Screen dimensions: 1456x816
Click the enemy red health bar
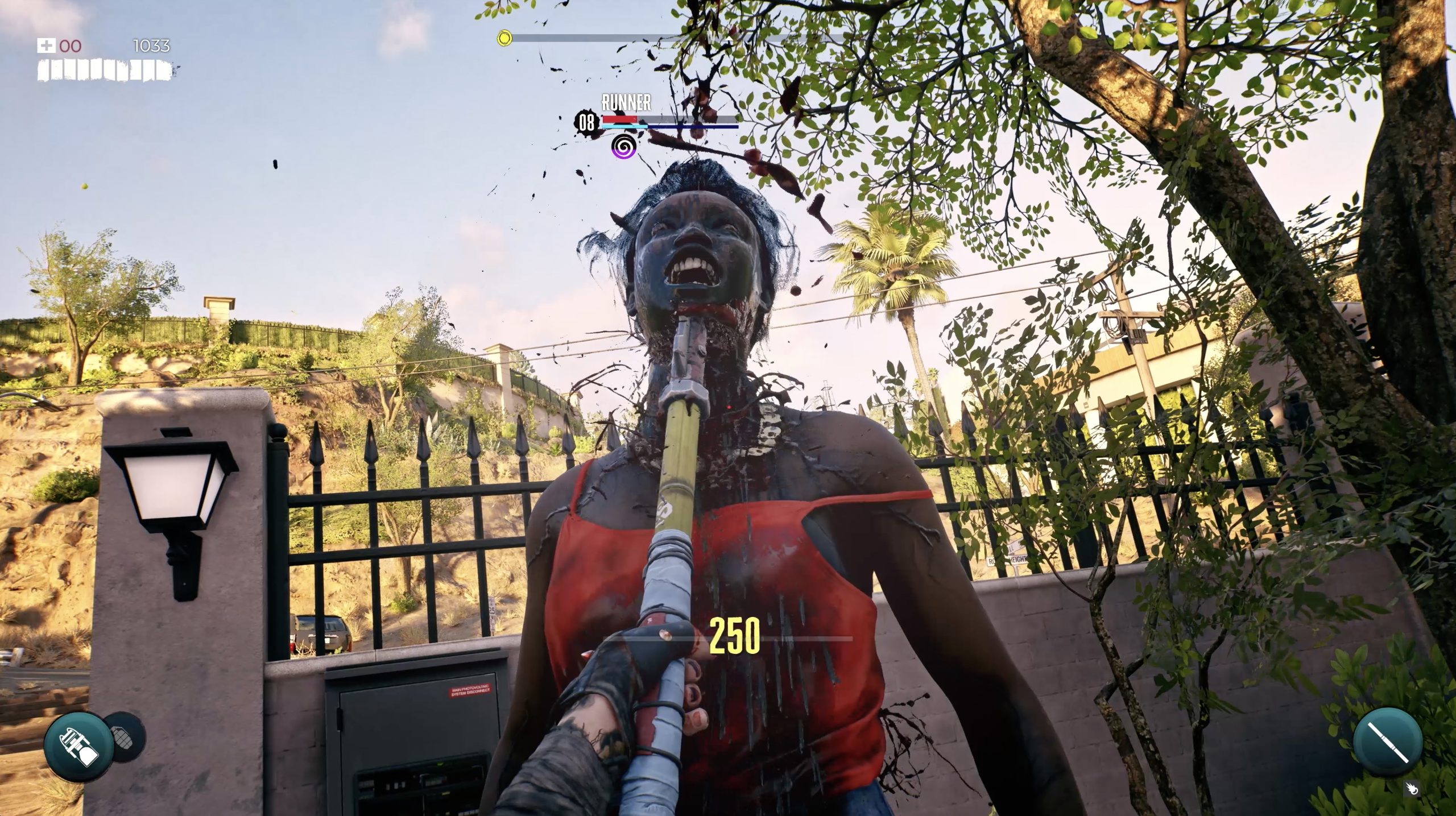tap(620, 119)
